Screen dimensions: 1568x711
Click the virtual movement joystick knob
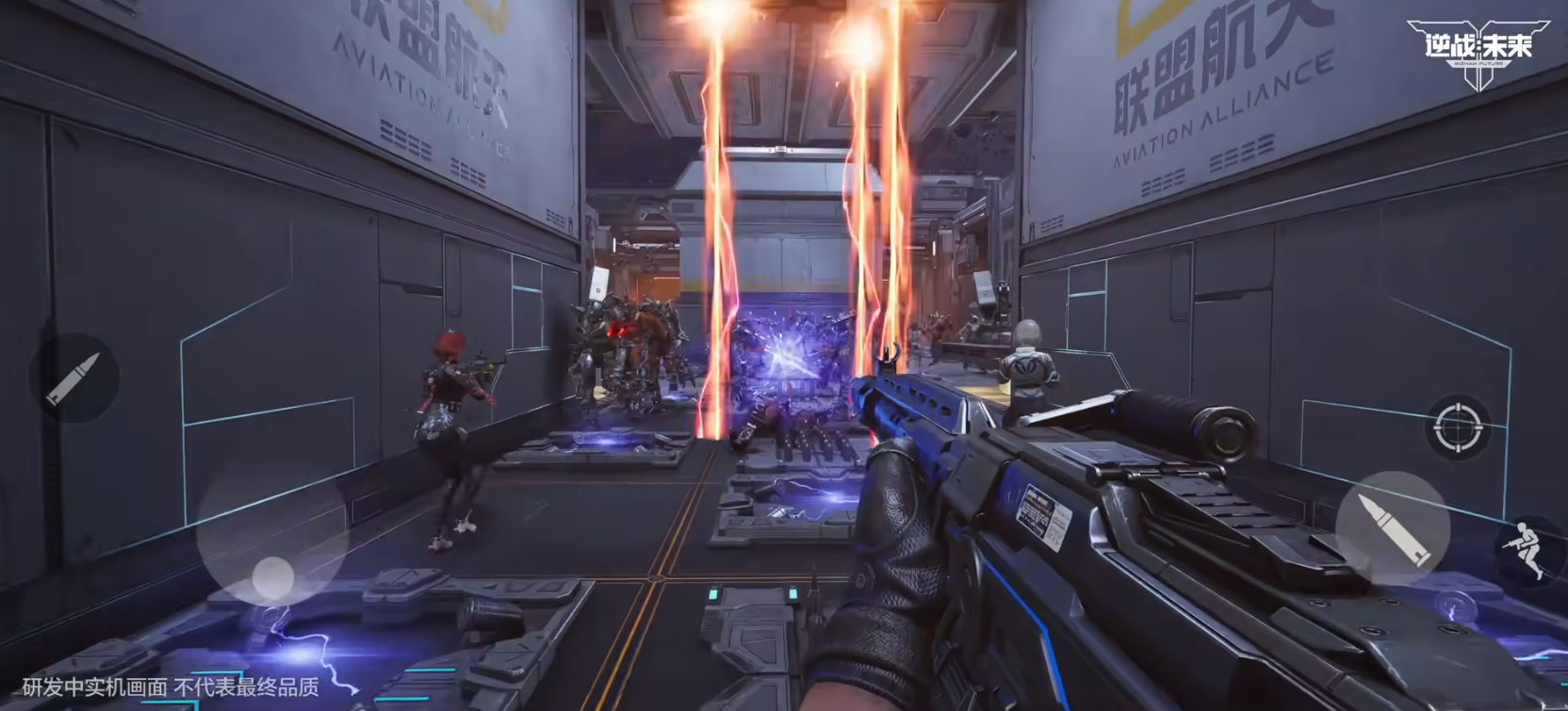pos(272,575)
